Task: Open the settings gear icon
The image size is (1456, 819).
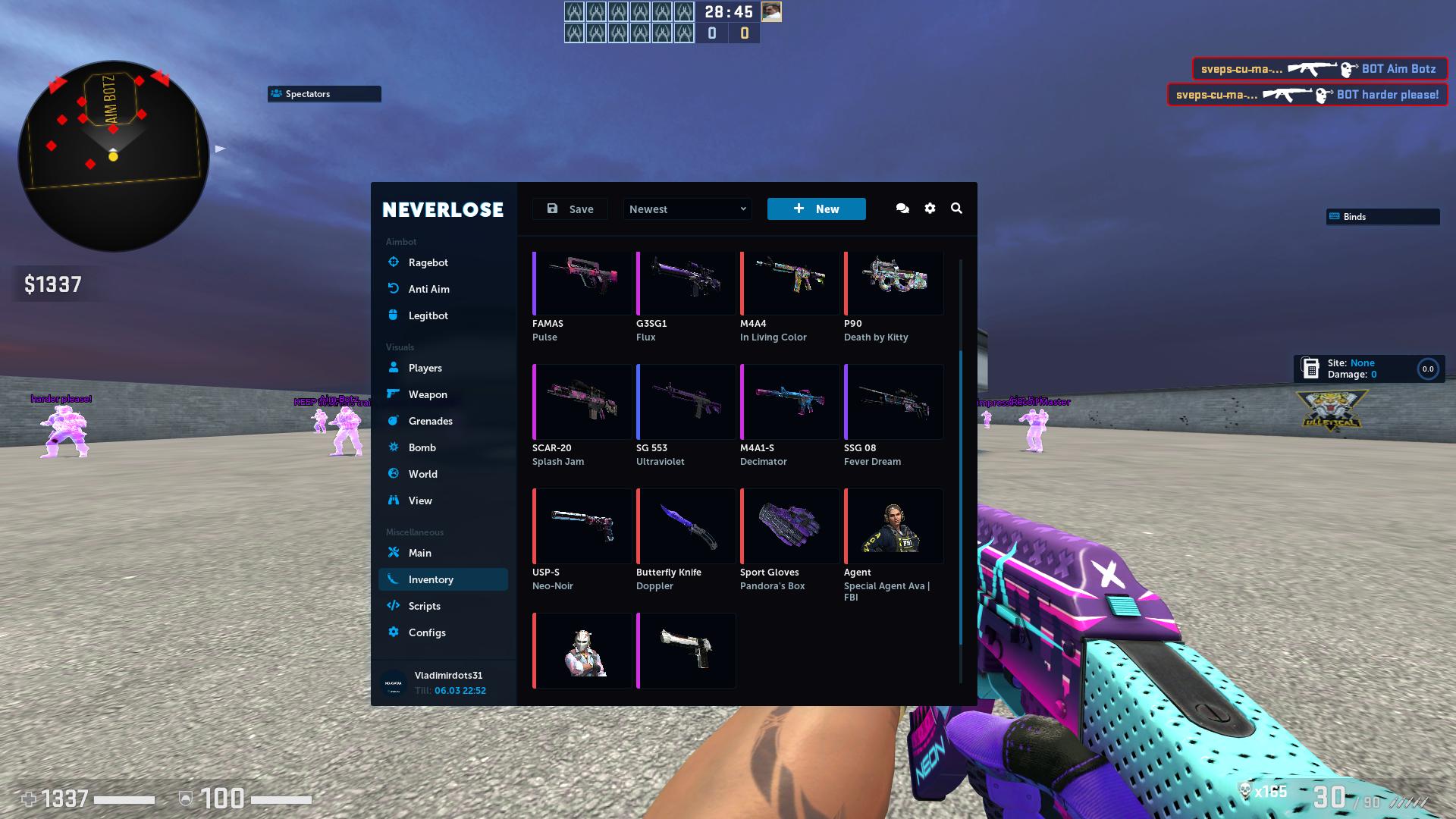Action: pos(930,208)
